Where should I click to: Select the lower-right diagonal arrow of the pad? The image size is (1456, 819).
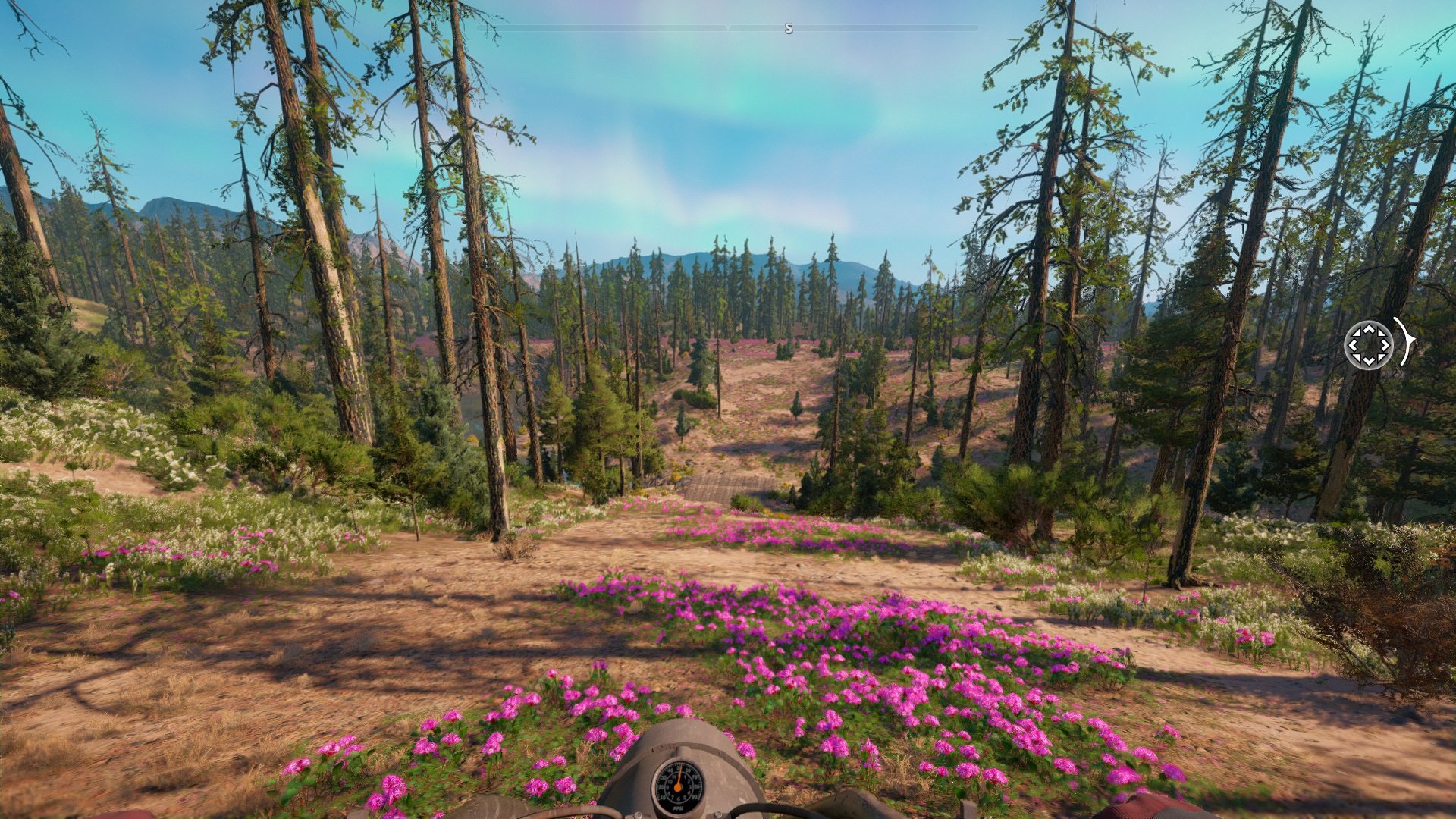click(x=1381, y=358)
